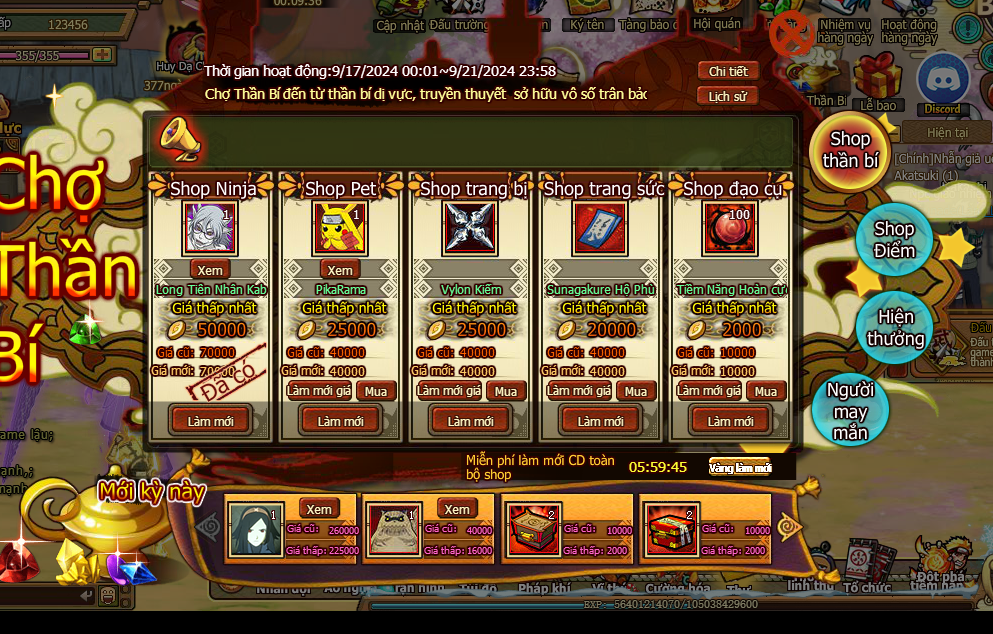Click Làm mới in the Shop đạo cụ column
The height and width of the screenshot is (634, 993).
click(x=730, y=421)
